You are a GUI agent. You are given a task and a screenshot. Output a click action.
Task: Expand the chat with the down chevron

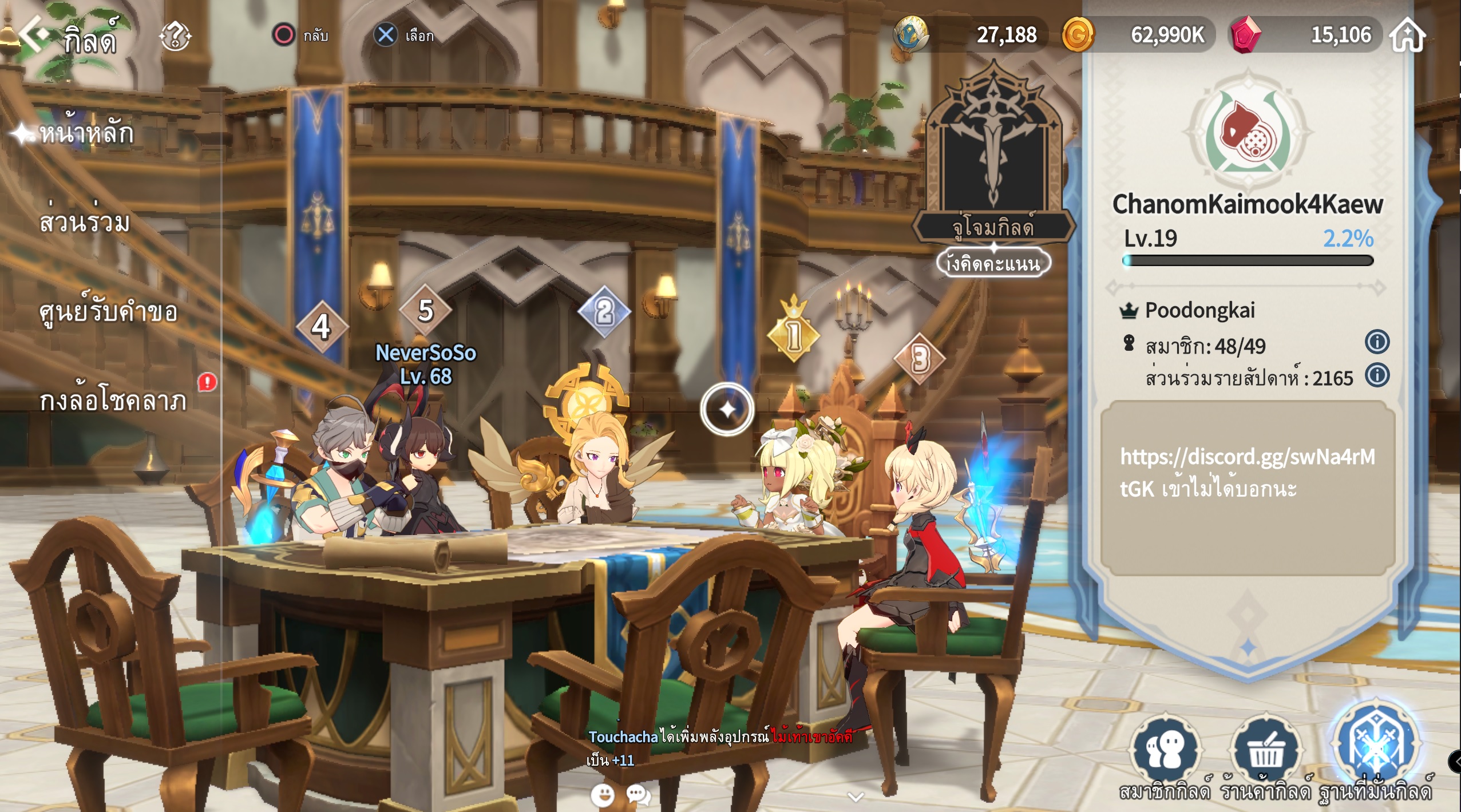point(856,796)
